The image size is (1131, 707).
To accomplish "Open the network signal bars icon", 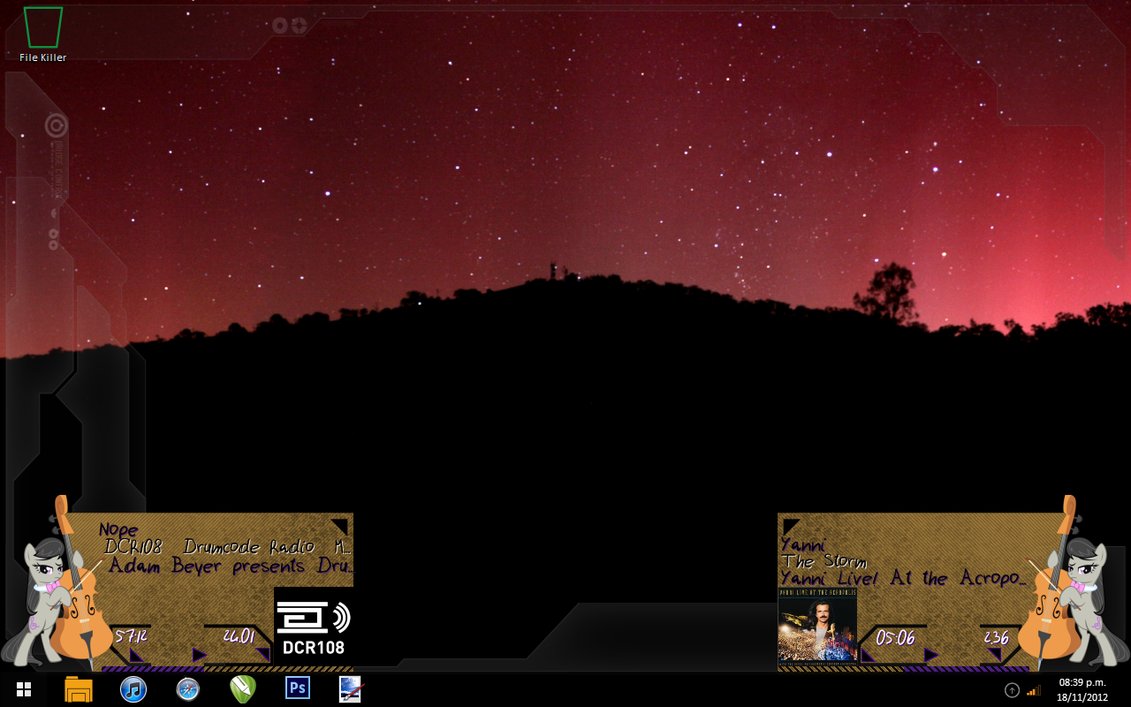I will coord(1034,690).
